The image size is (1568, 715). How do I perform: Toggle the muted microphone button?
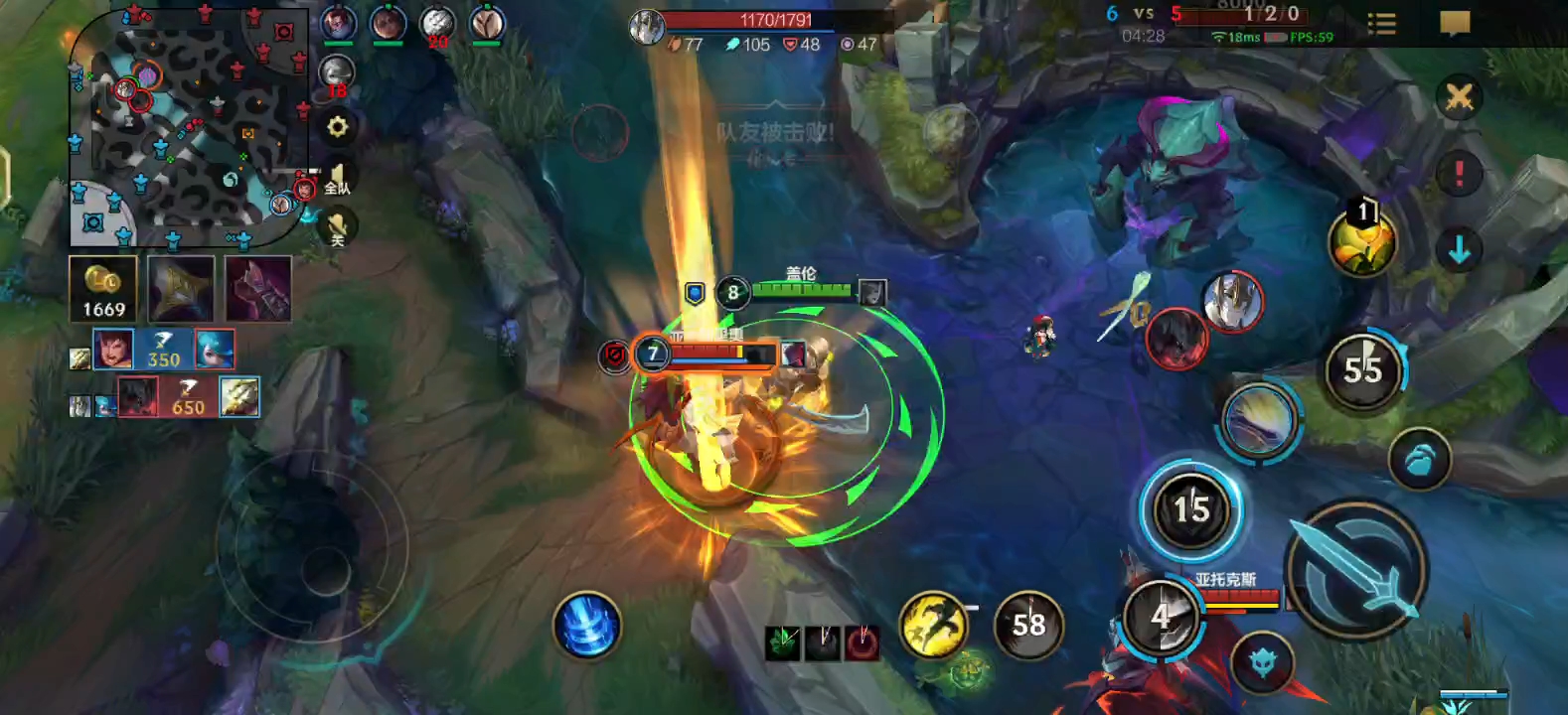pos(338,228)
